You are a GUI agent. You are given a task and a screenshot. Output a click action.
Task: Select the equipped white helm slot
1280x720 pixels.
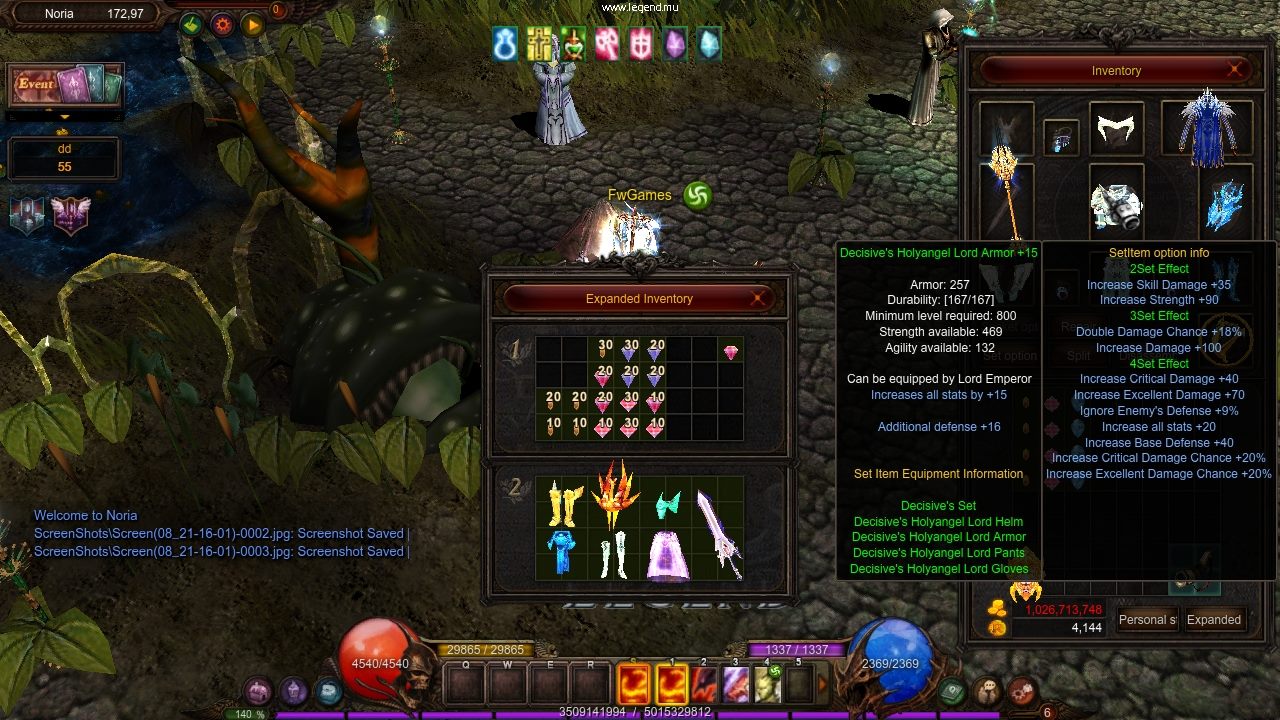(1116, 129)
